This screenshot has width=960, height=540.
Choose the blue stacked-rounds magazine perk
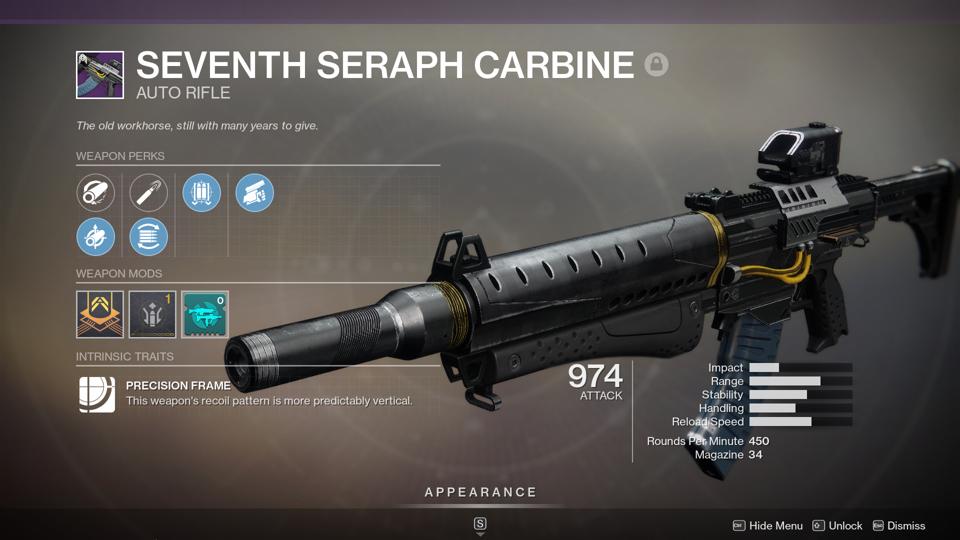pos(149,237)
